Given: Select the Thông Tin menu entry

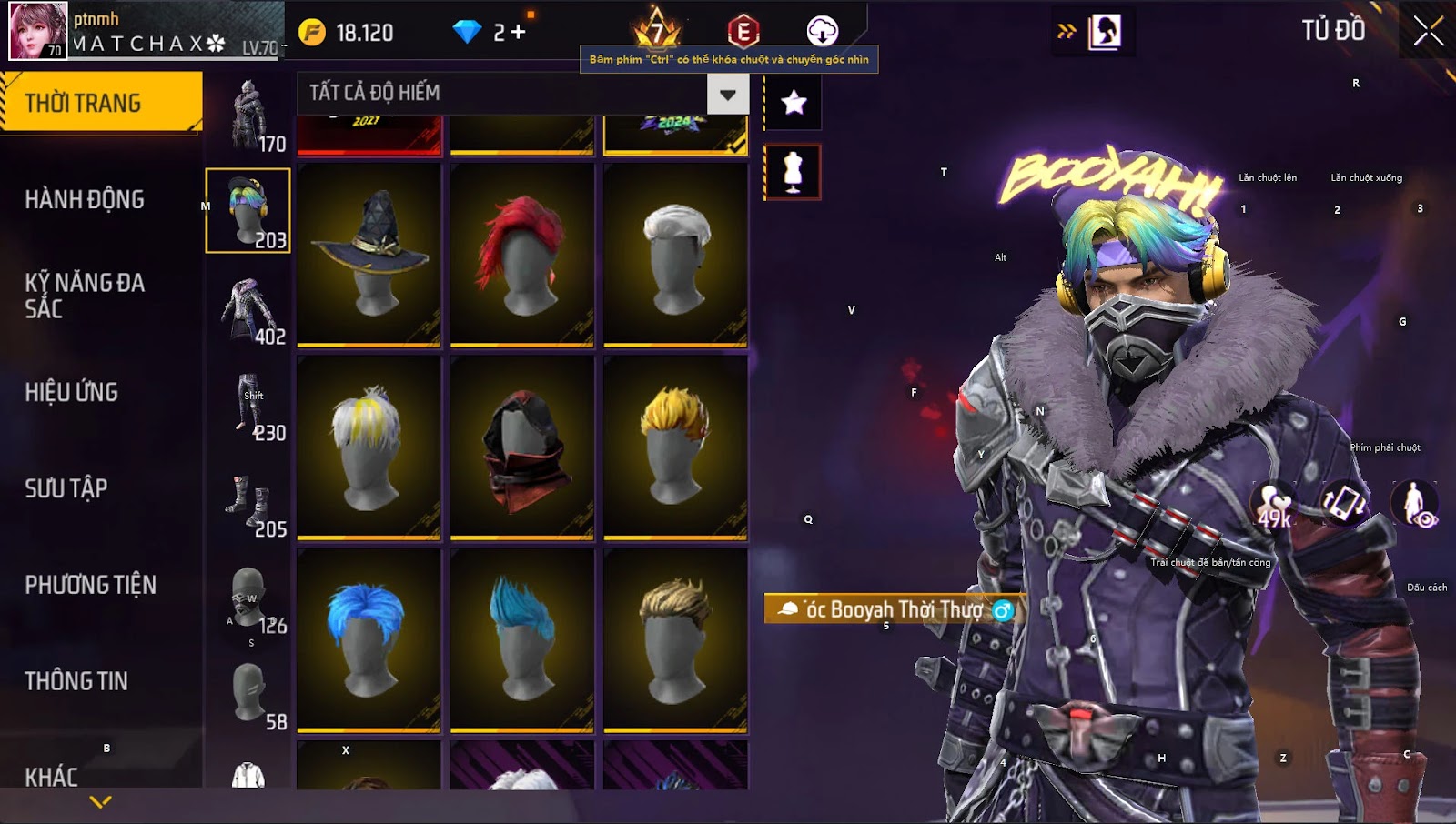Looking at the screenshot, I should tap(76, 681).
